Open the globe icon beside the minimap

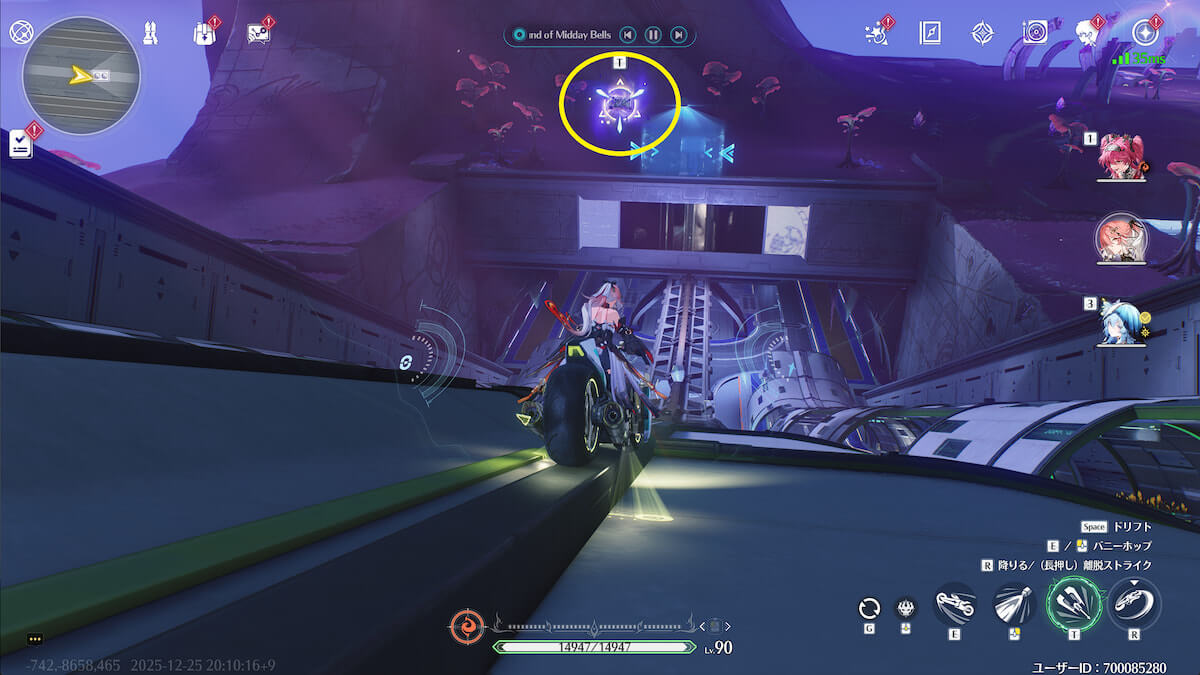click(20, 31)
